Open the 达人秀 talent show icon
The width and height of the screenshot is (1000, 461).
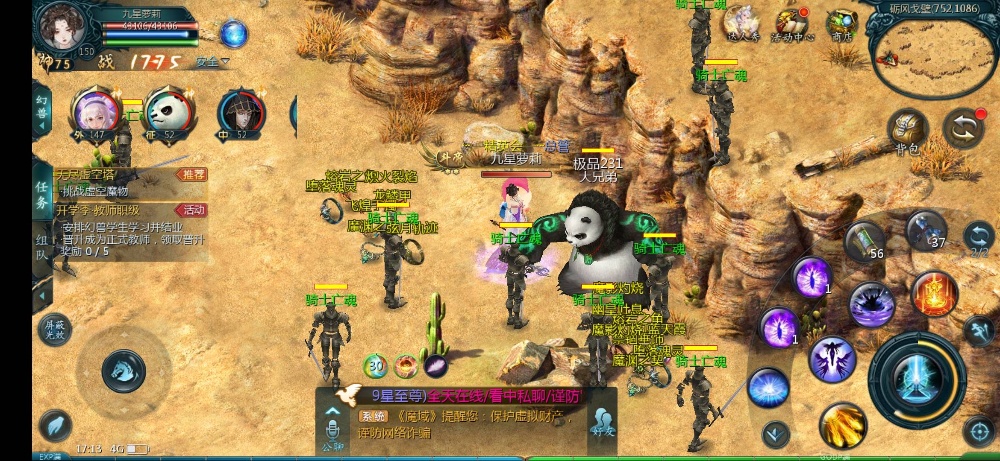[742, 25]
